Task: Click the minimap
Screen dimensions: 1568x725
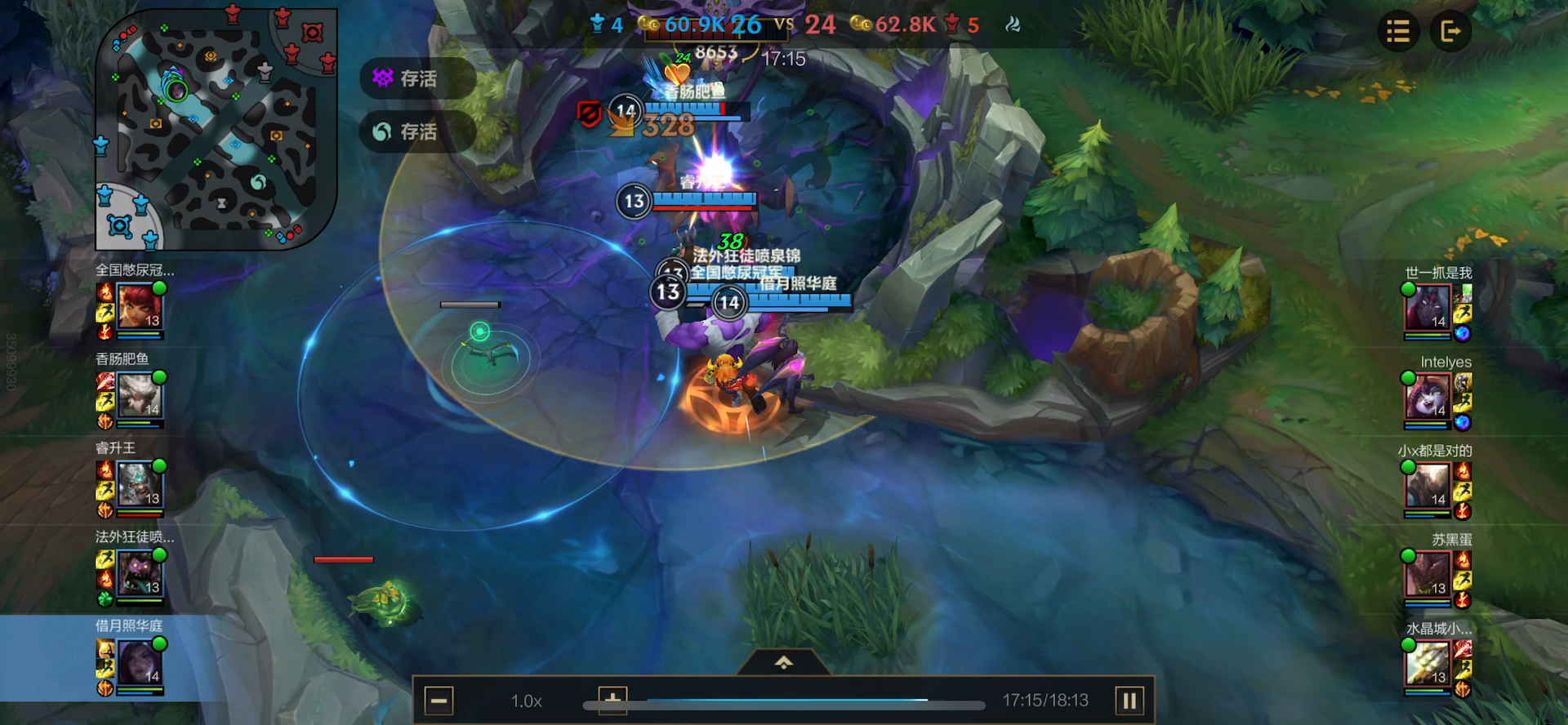Action: point(216,129)
